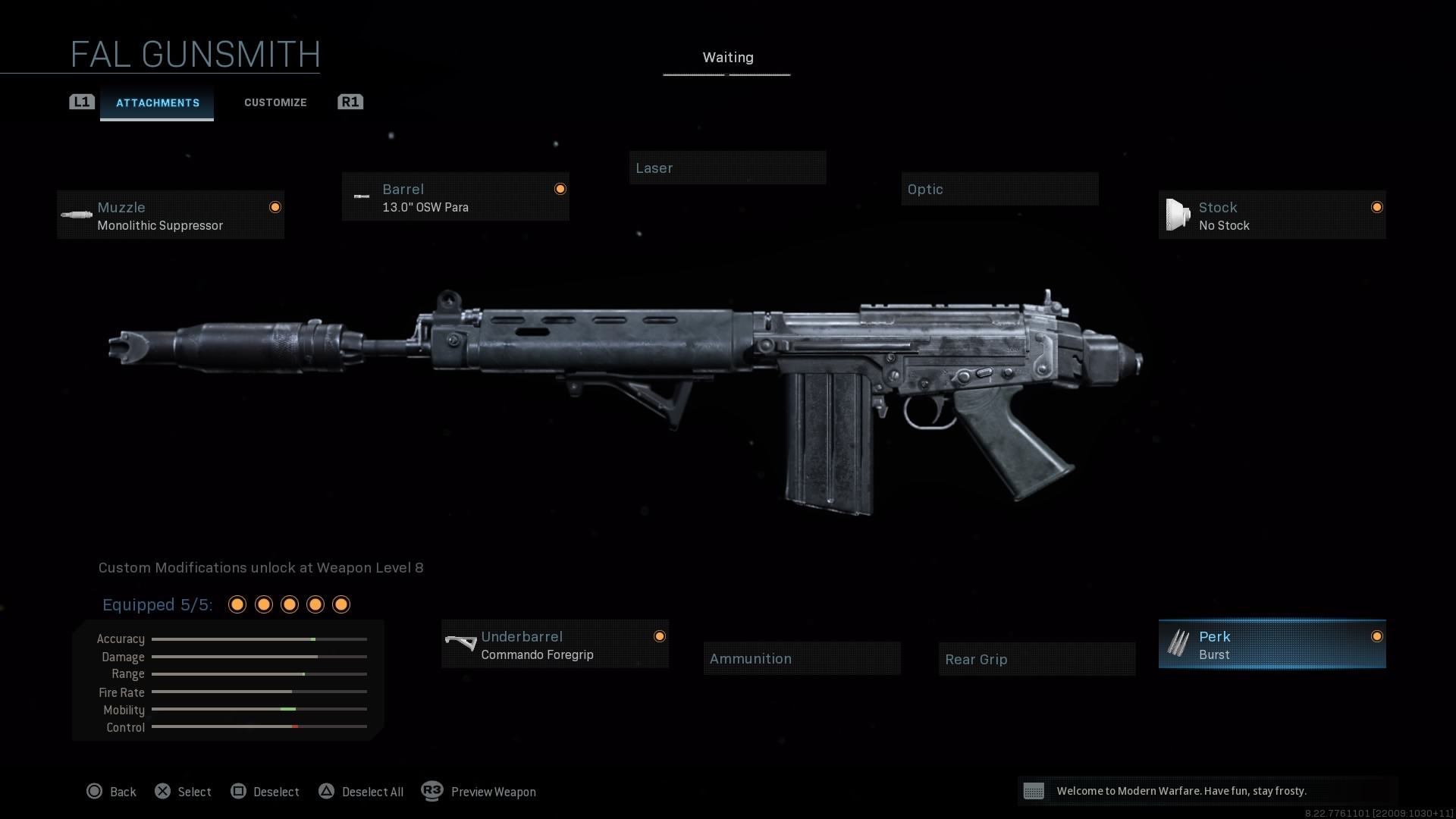
Task: Open the Rear Grip slot
Action: click(x=1037, y=659)
